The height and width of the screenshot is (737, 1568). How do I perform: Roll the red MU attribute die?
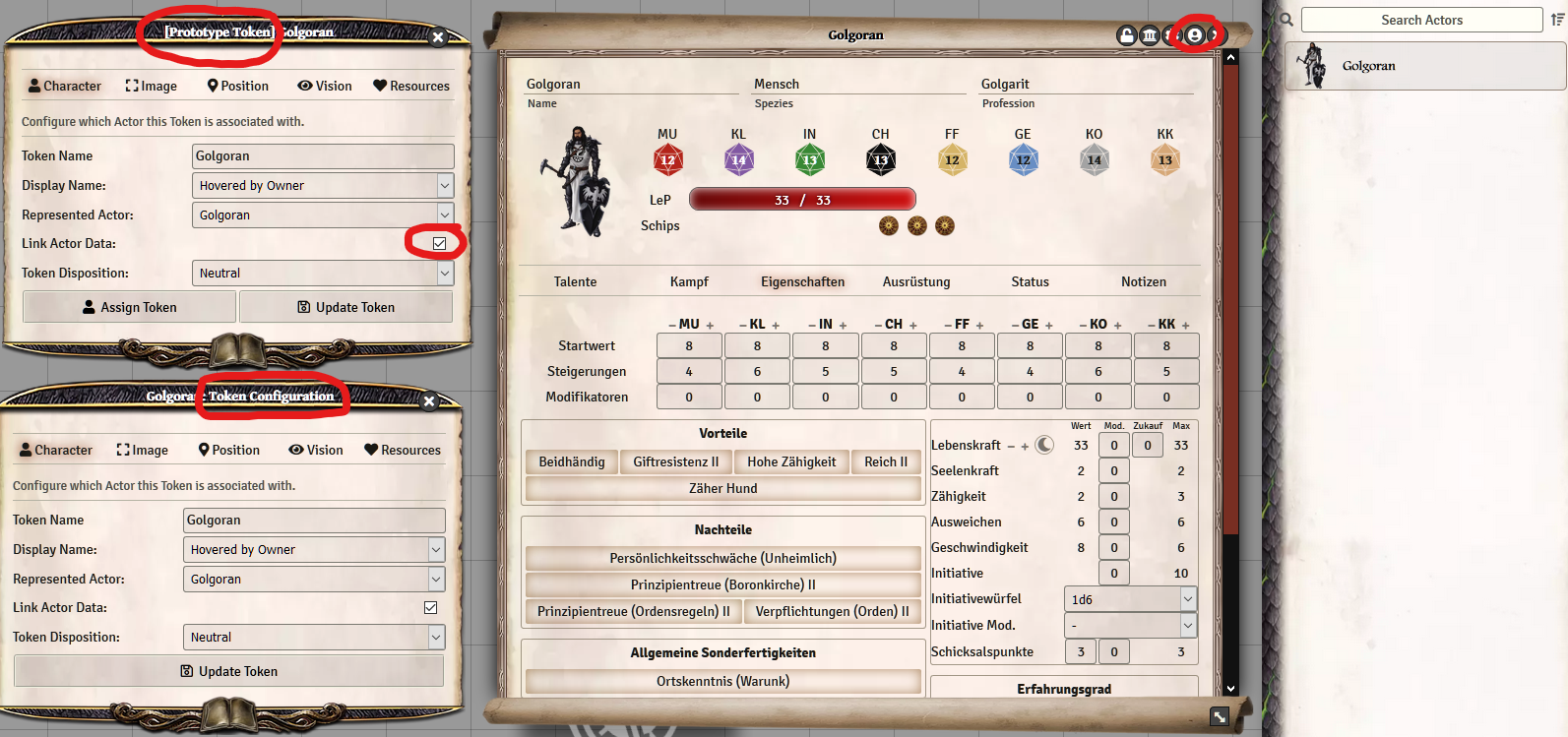(x=668, y=158)
